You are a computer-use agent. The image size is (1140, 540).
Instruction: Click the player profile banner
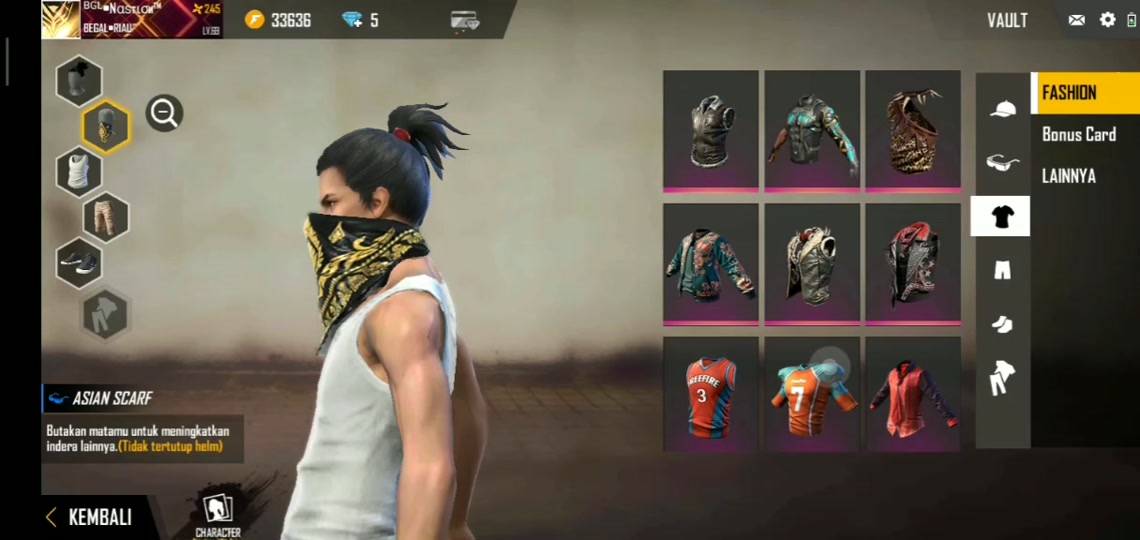coord(131,19)
